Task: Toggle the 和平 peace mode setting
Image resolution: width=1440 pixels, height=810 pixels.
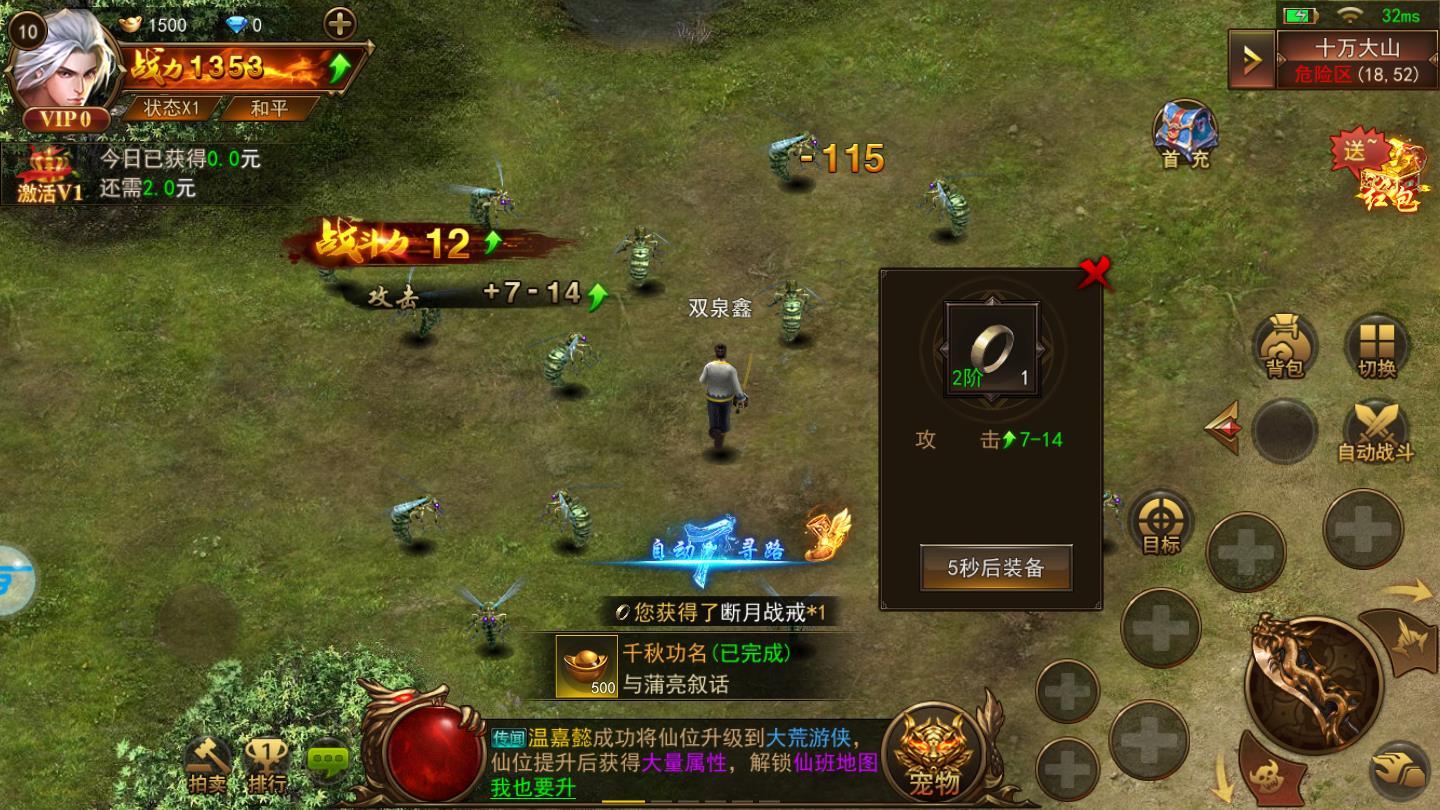Action: click(x=266, y=109)
